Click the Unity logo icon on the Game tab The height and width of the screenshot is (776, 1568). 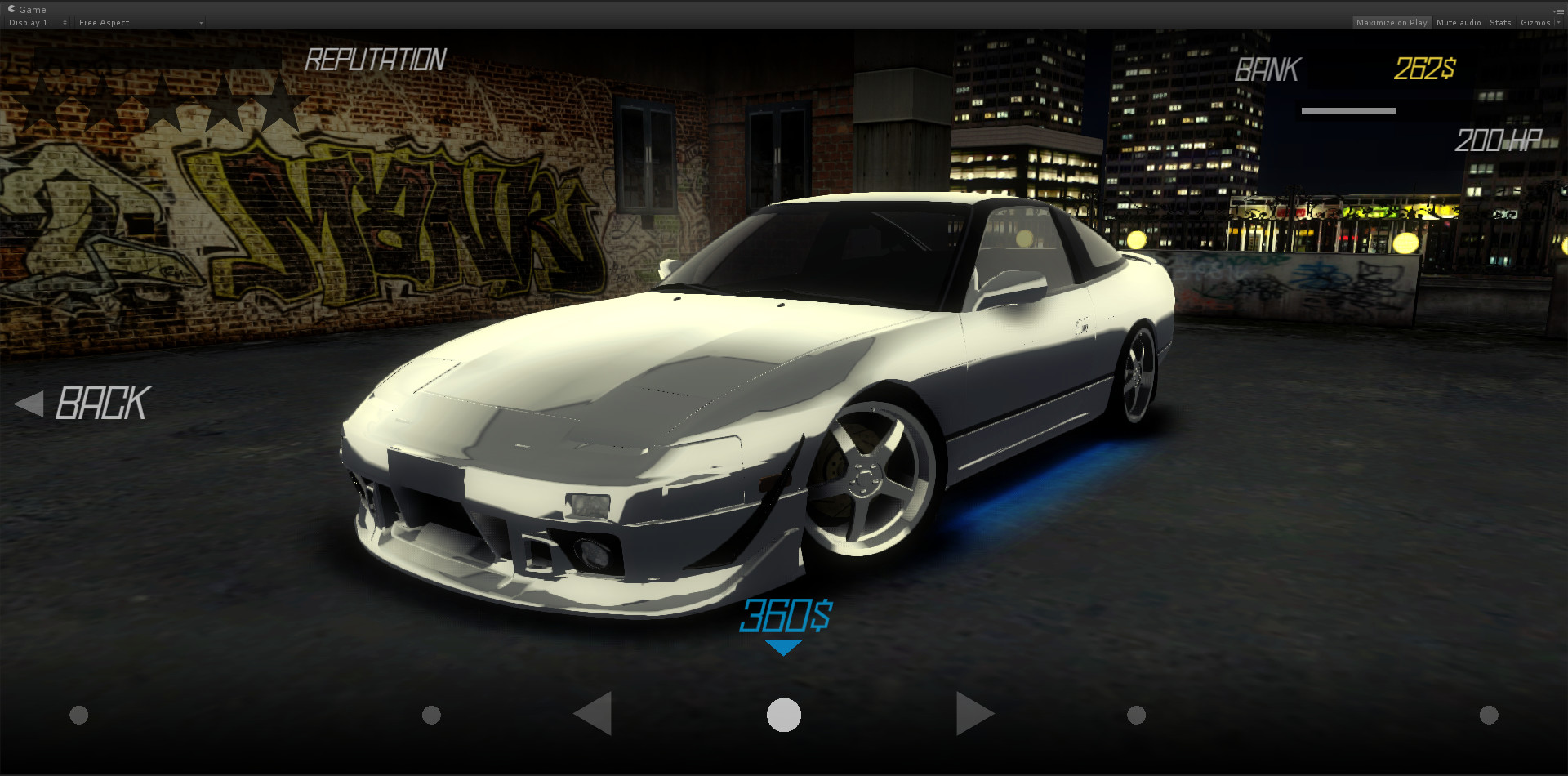point(11,9)
